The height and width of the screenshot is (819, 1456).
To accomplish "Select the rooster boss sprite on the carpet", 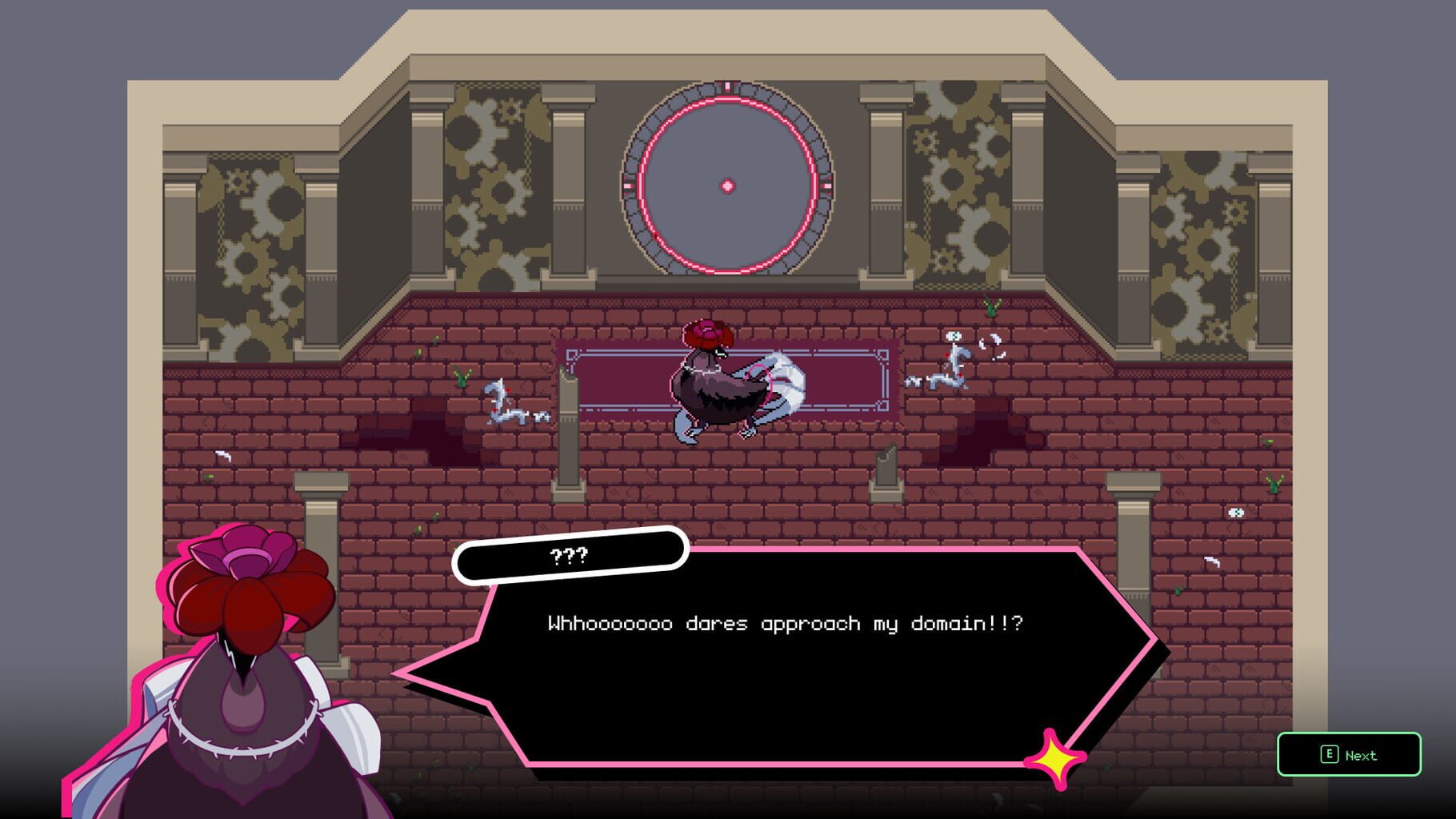I will point(724,384).
